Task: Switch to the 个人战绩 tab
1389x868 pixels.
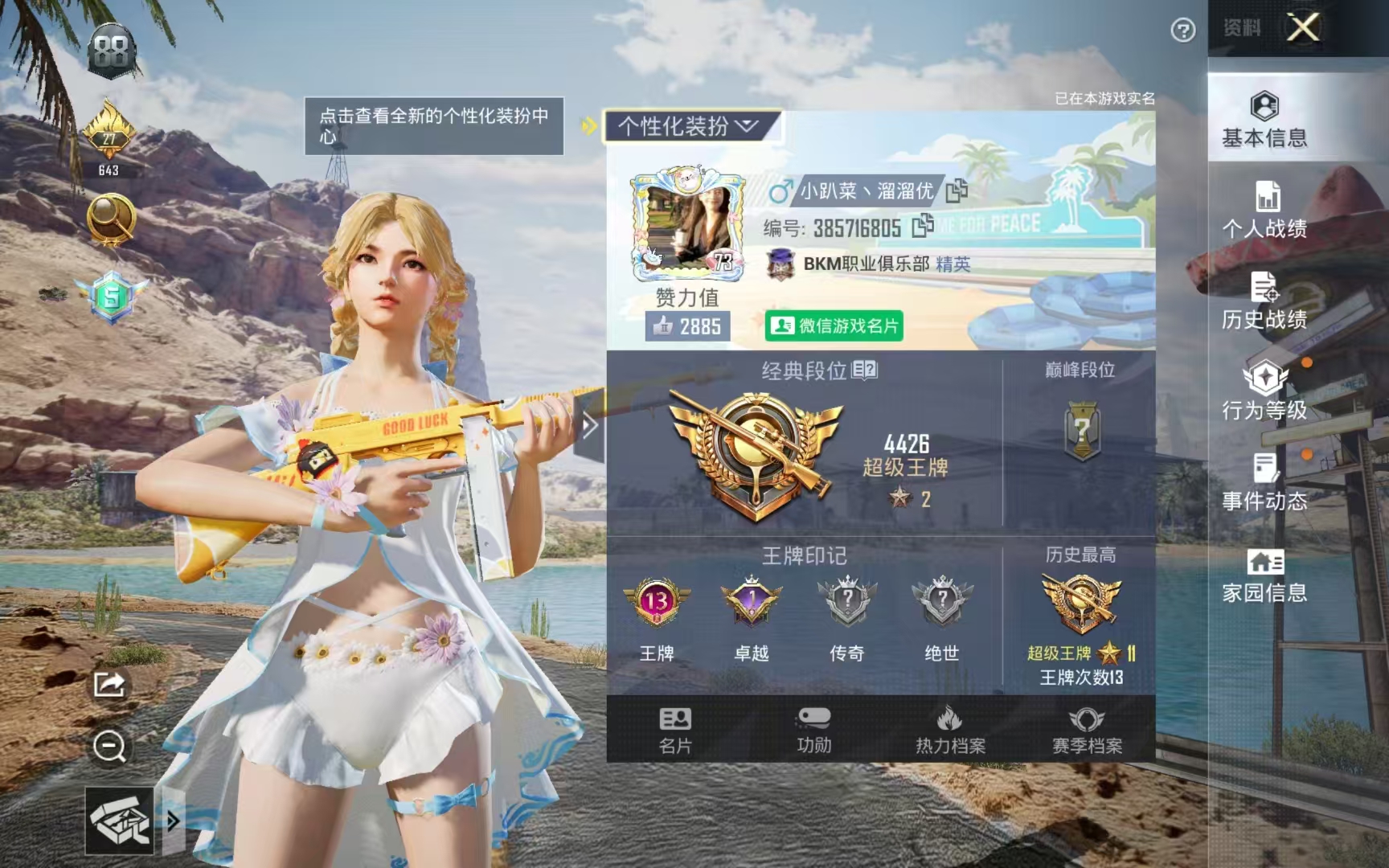Action: click(x=1264, y=210)
